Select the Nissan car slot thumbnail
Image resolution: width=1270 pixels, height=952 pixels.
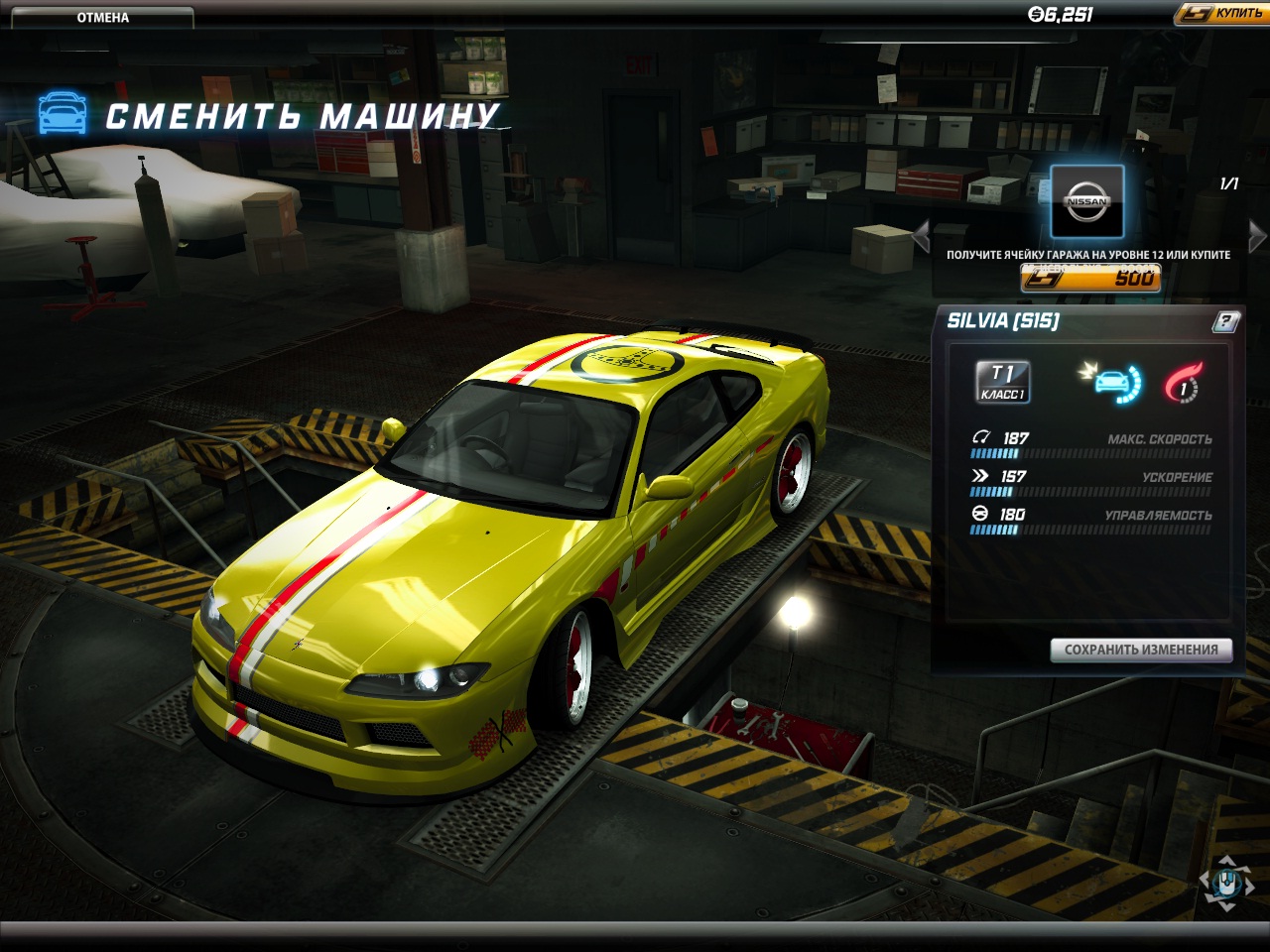(1086, 201)
